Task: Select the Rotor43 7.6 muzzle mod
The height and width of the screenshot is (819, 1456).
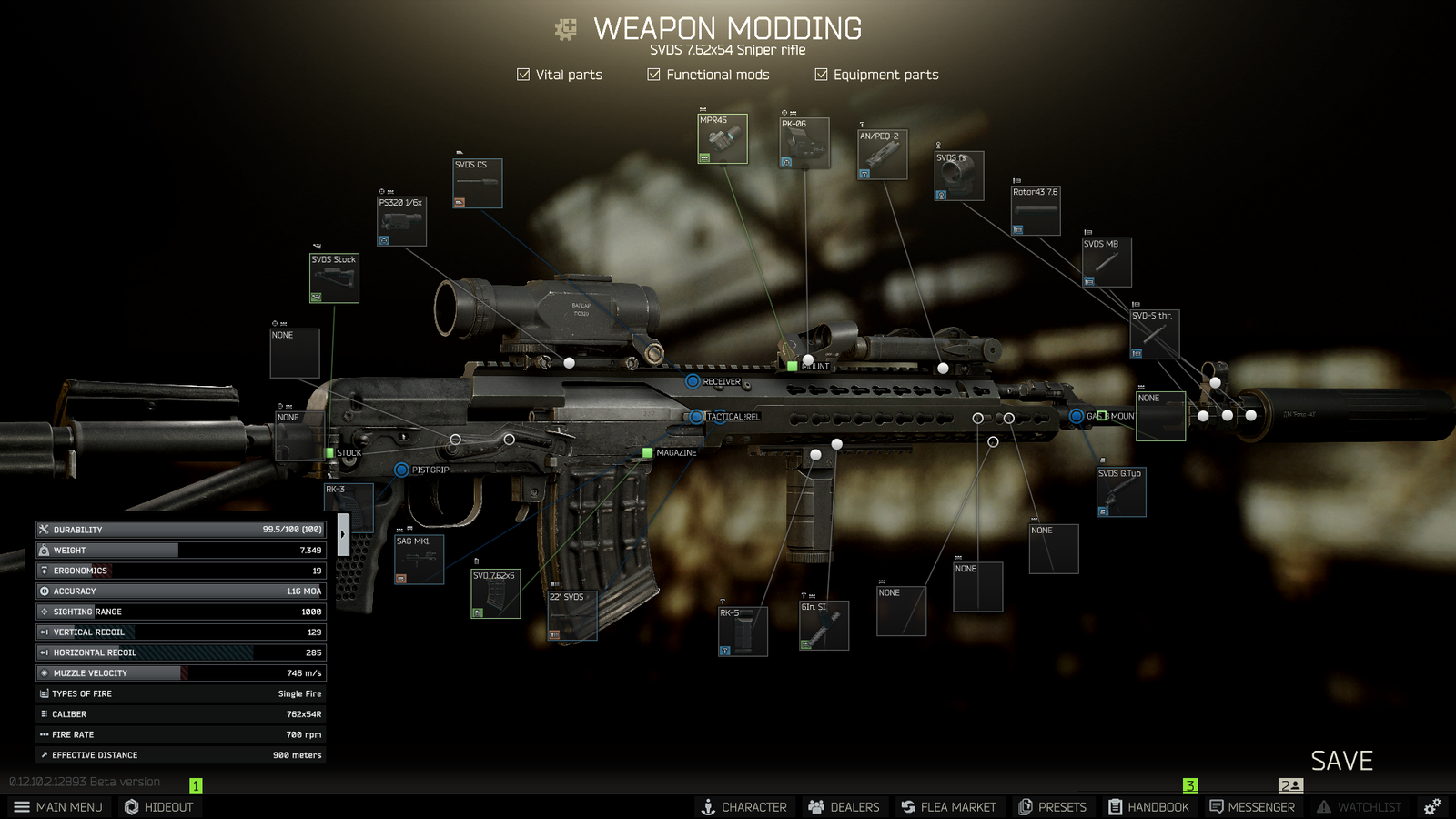Action: point(1035,209)
